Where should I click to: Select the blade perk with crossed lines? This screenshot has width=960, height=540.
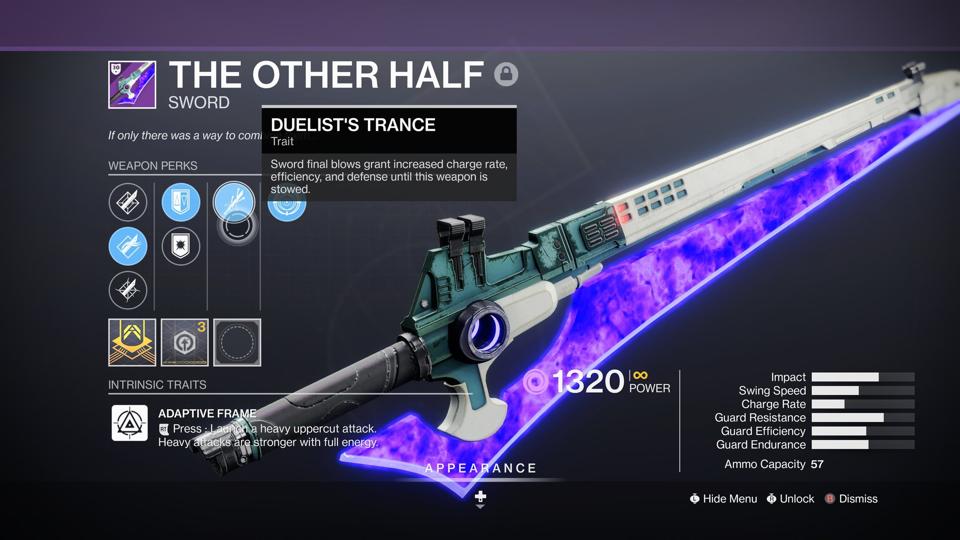click(128, 290)
